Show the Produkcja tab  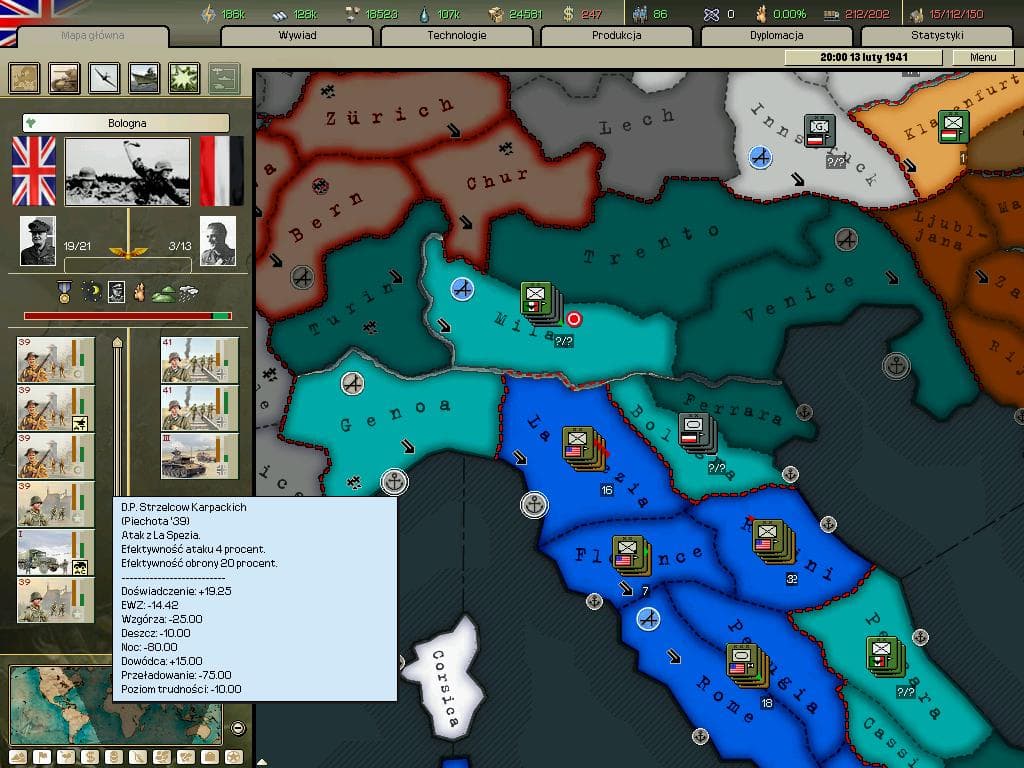pyautogui.click(x=617, y=36)
